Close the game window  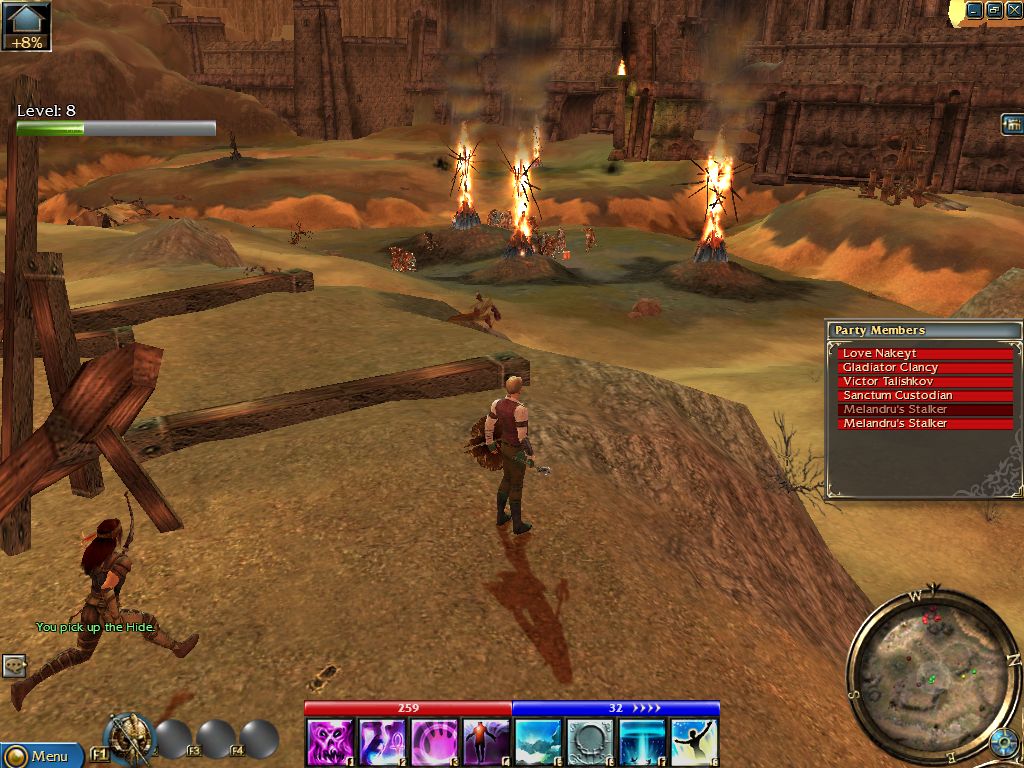(x=1014, y=10)
